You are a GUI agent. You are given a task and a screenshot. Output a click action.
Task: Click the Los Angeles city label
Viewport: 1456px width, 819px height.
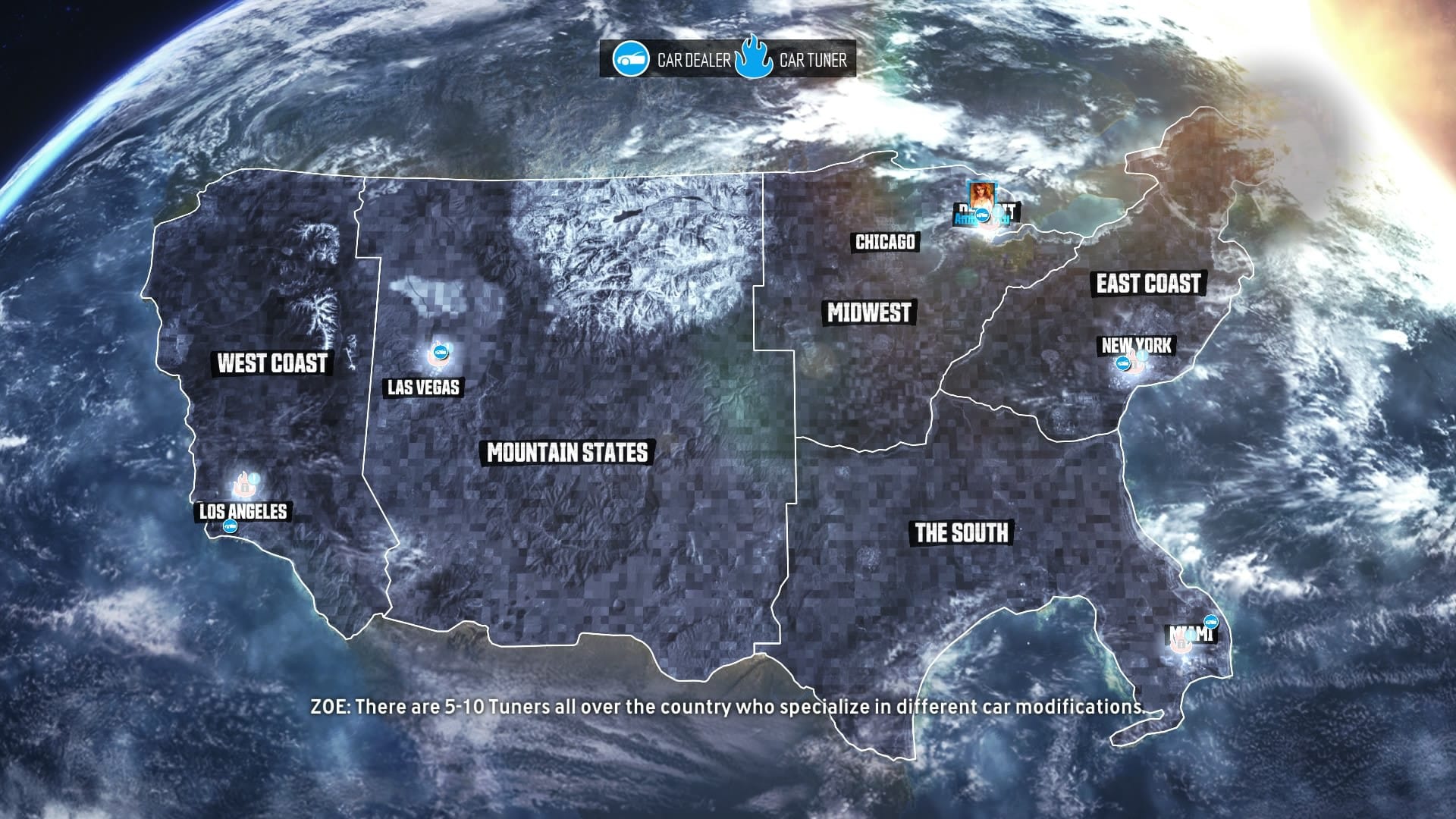[243, 512]
